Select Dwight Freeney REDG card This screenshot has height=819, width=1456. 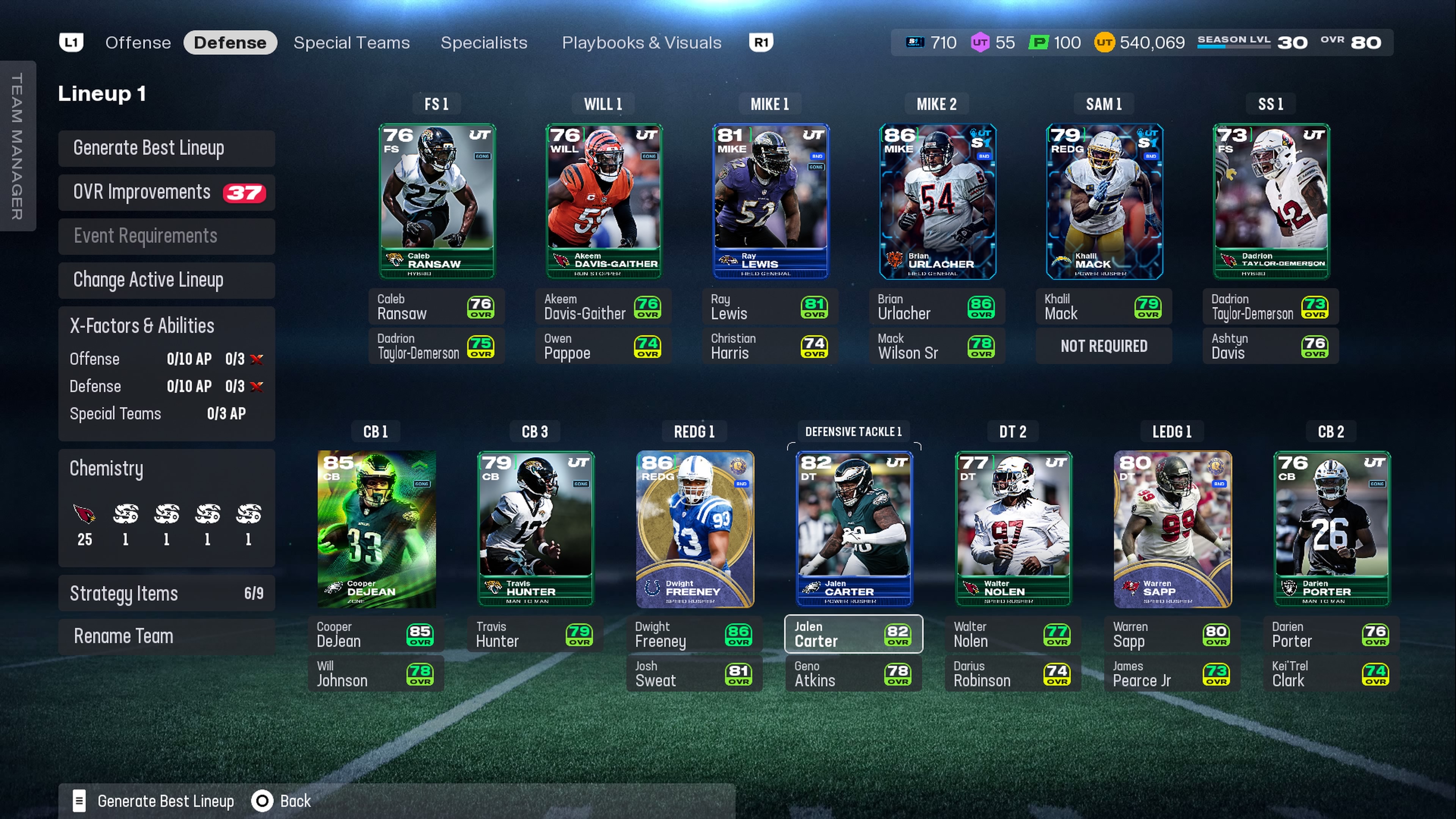pos(695,529)
